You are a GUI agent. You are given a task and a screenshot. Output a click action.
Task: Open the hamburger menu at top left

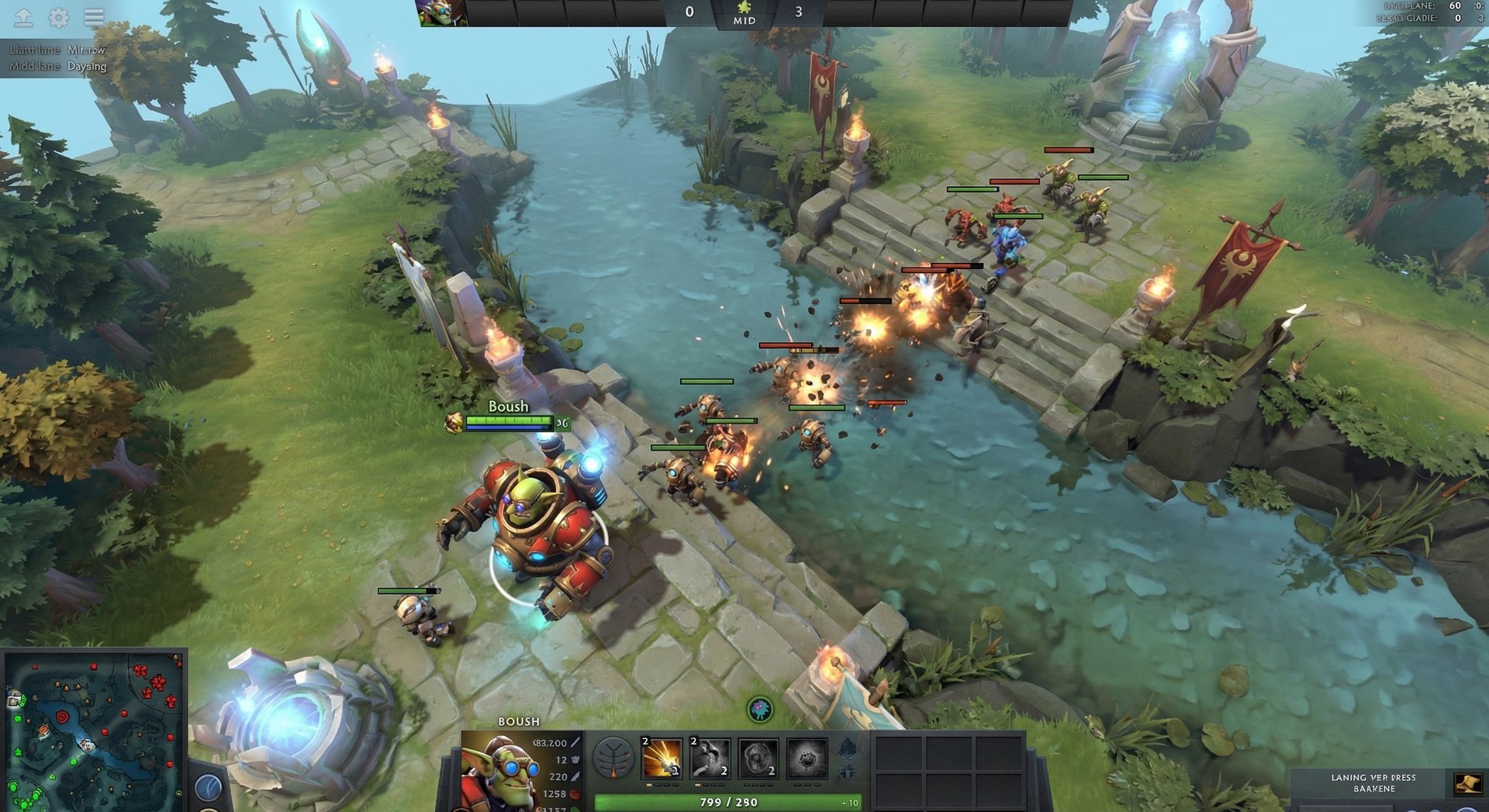92,15
